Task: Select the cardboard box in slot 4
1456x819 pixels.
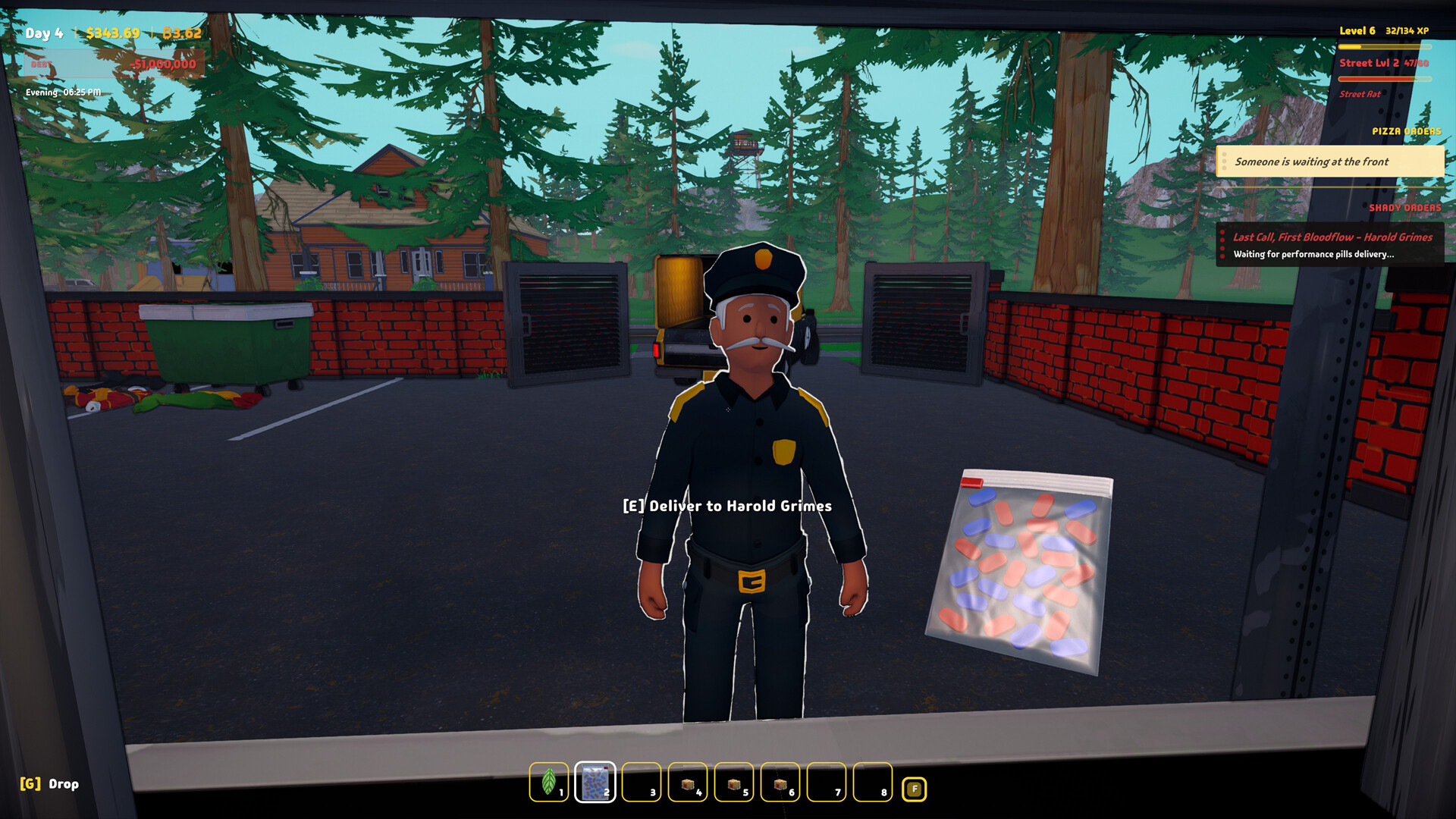Action: [688, 782]
